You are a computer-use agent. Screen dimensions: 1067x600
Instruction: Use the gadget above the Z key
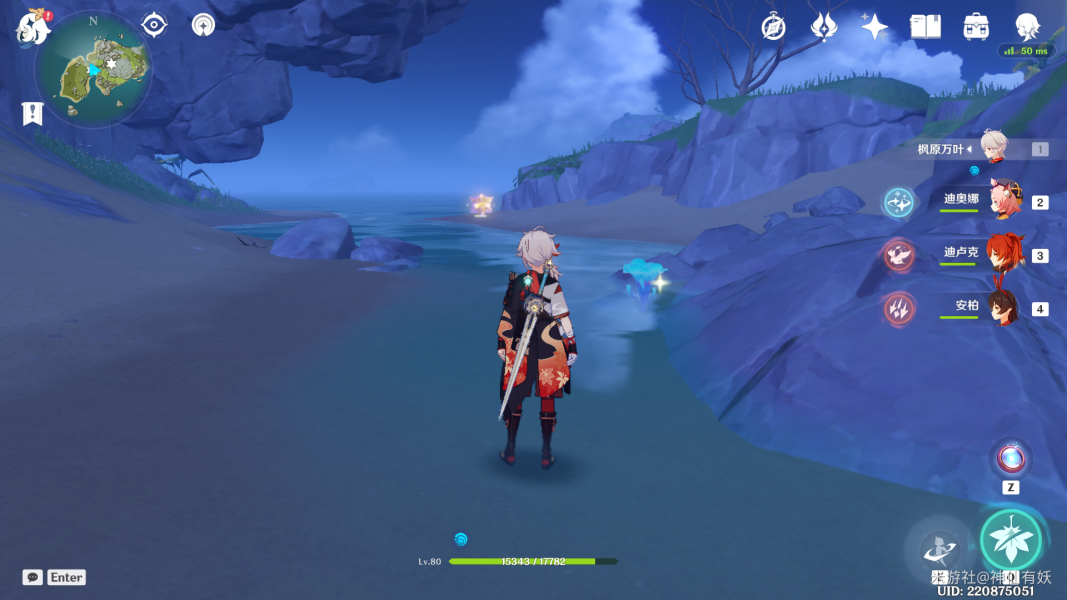(1010, 458)
